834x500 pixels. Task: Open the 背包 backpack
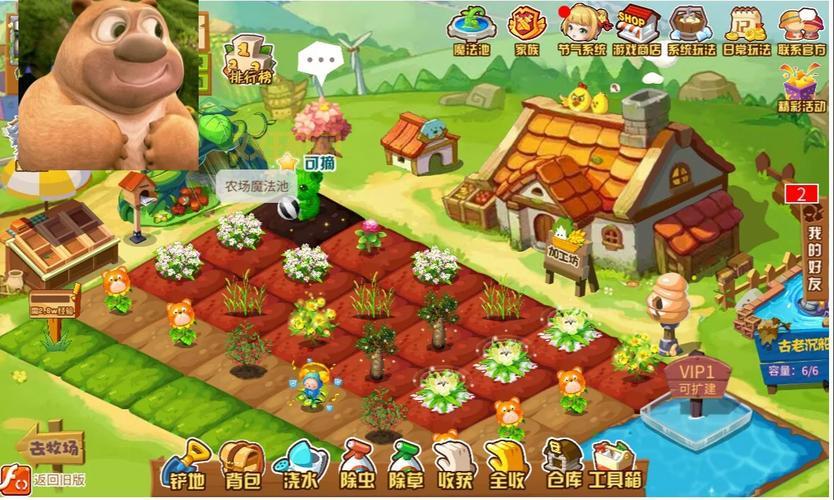click(240, 467)
